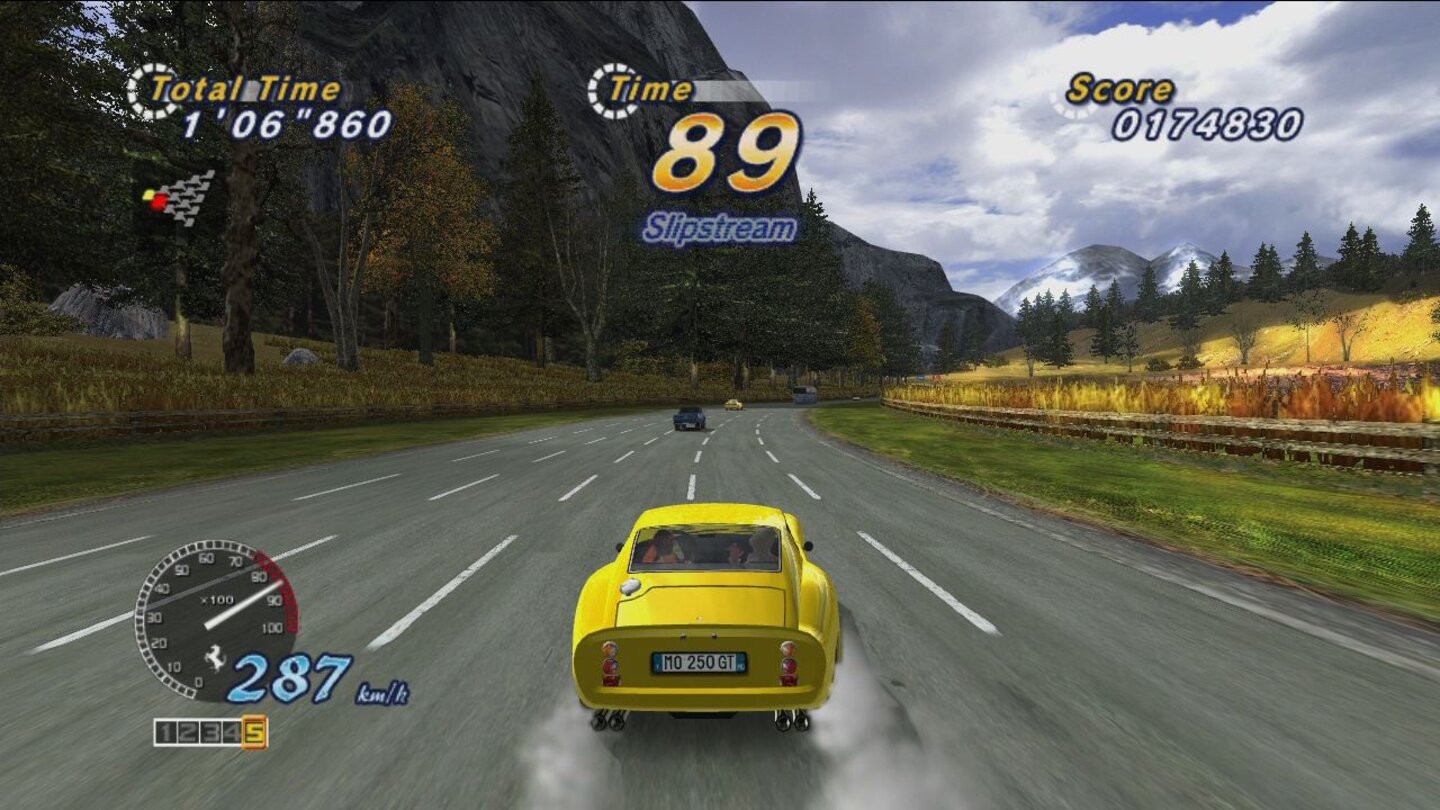Toggle gear slot 1 in the gear indicator
Viewport: 1440px width, 810px height.
[166, 732]
